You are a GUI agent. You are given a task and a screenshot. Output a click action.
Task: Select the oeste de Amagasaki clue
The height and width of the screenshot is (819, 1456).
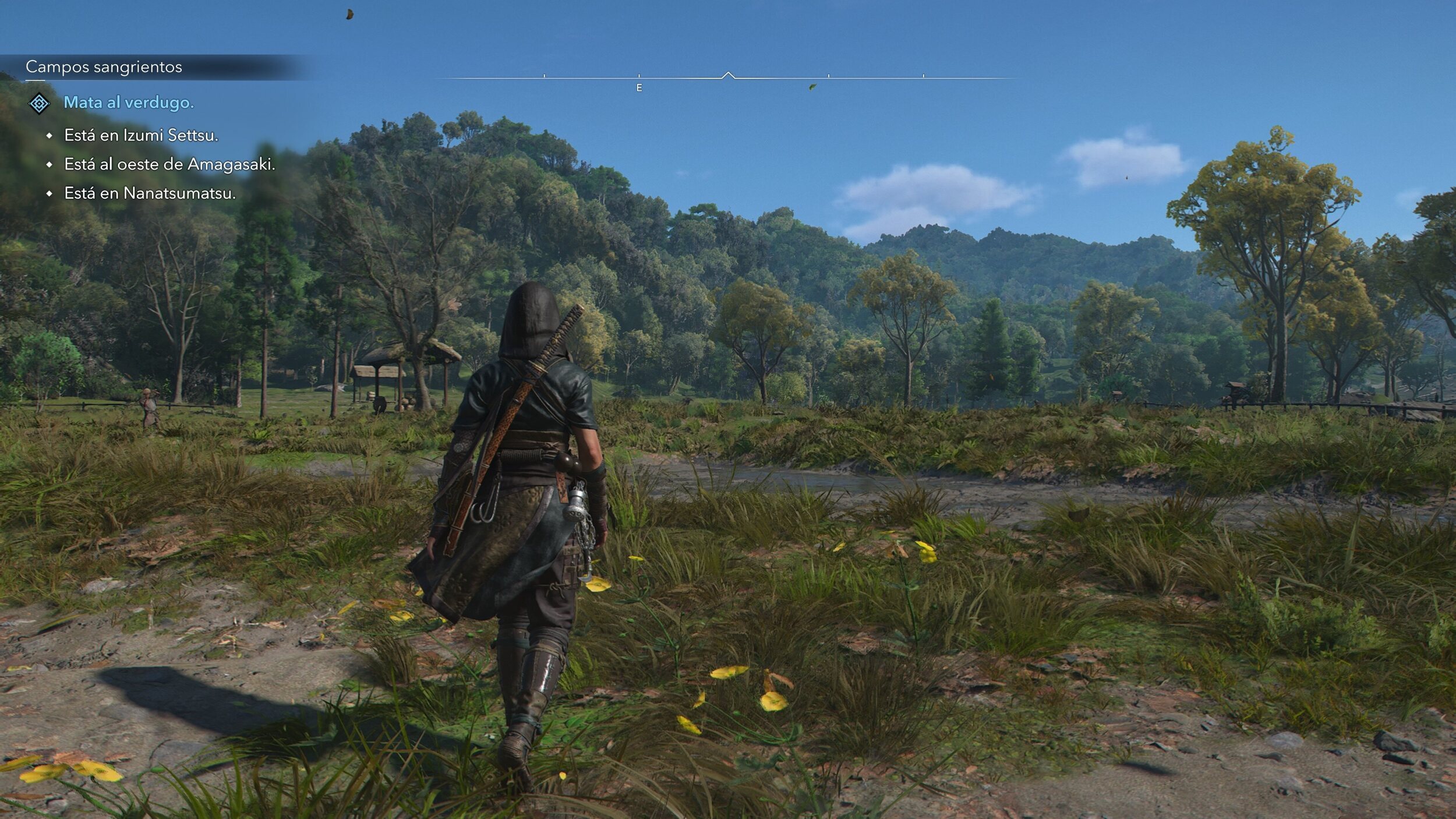coord(169,164)
